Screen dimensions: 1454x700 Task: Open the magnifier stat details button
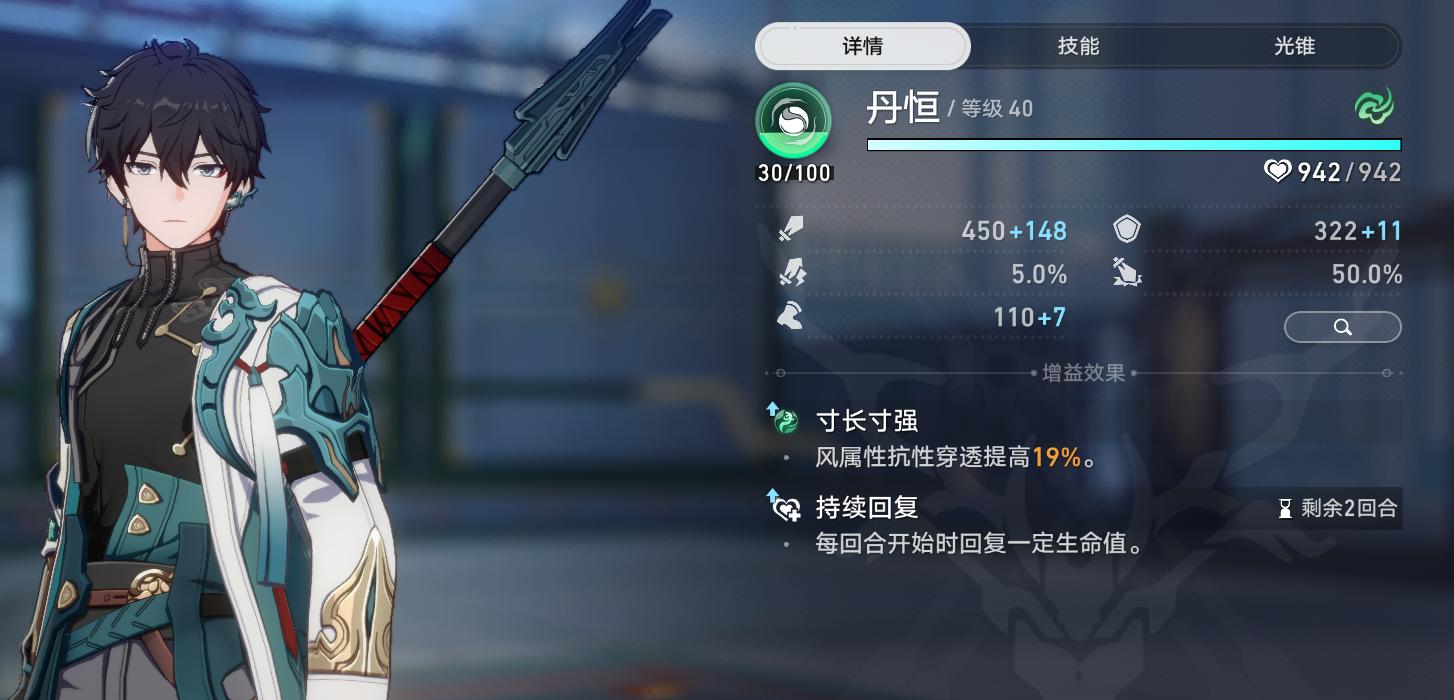1342,327
